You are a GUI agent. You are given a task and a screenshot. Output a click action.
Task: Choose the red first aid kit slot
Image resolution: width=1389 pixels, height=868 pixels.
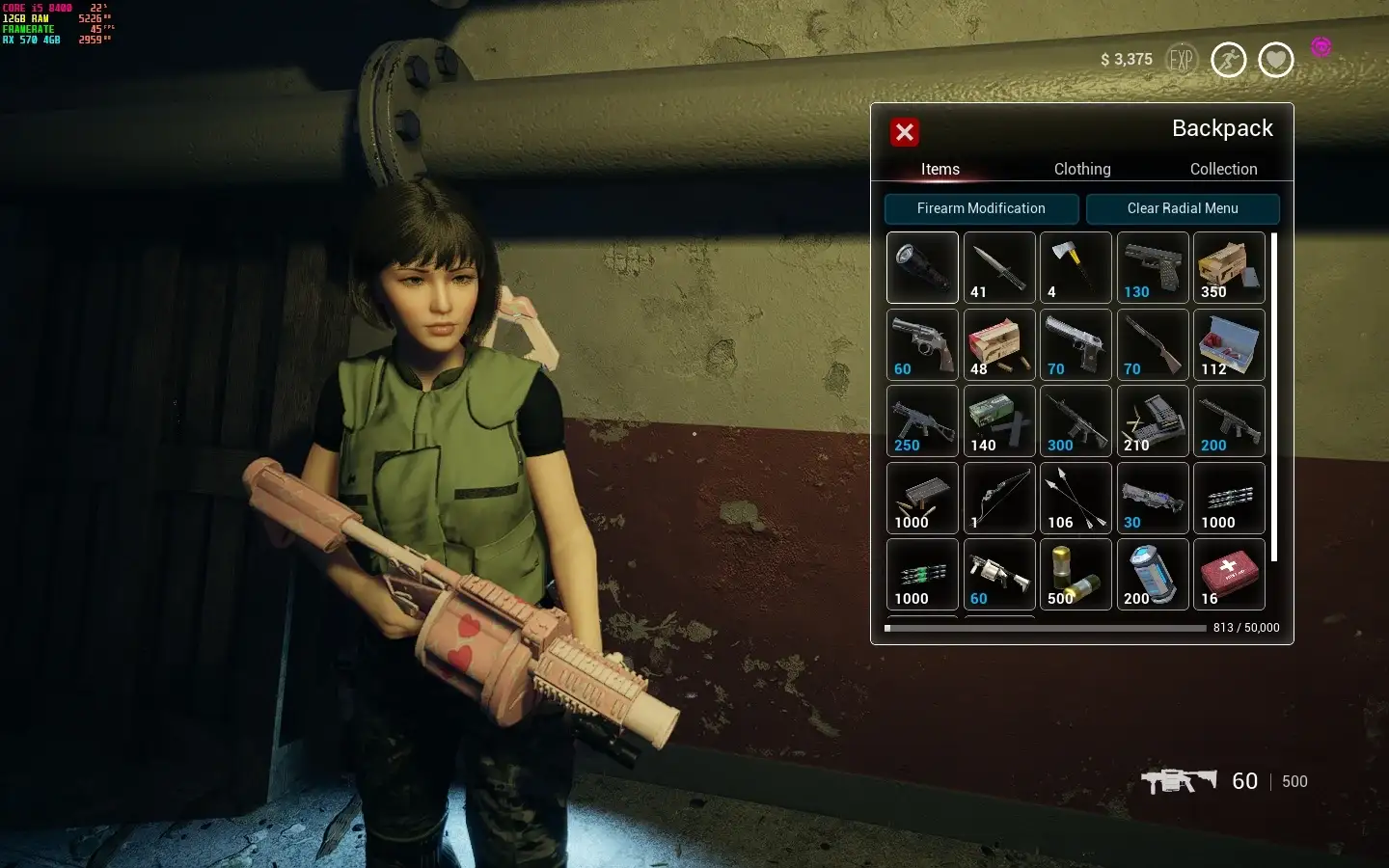[1229, 574]
